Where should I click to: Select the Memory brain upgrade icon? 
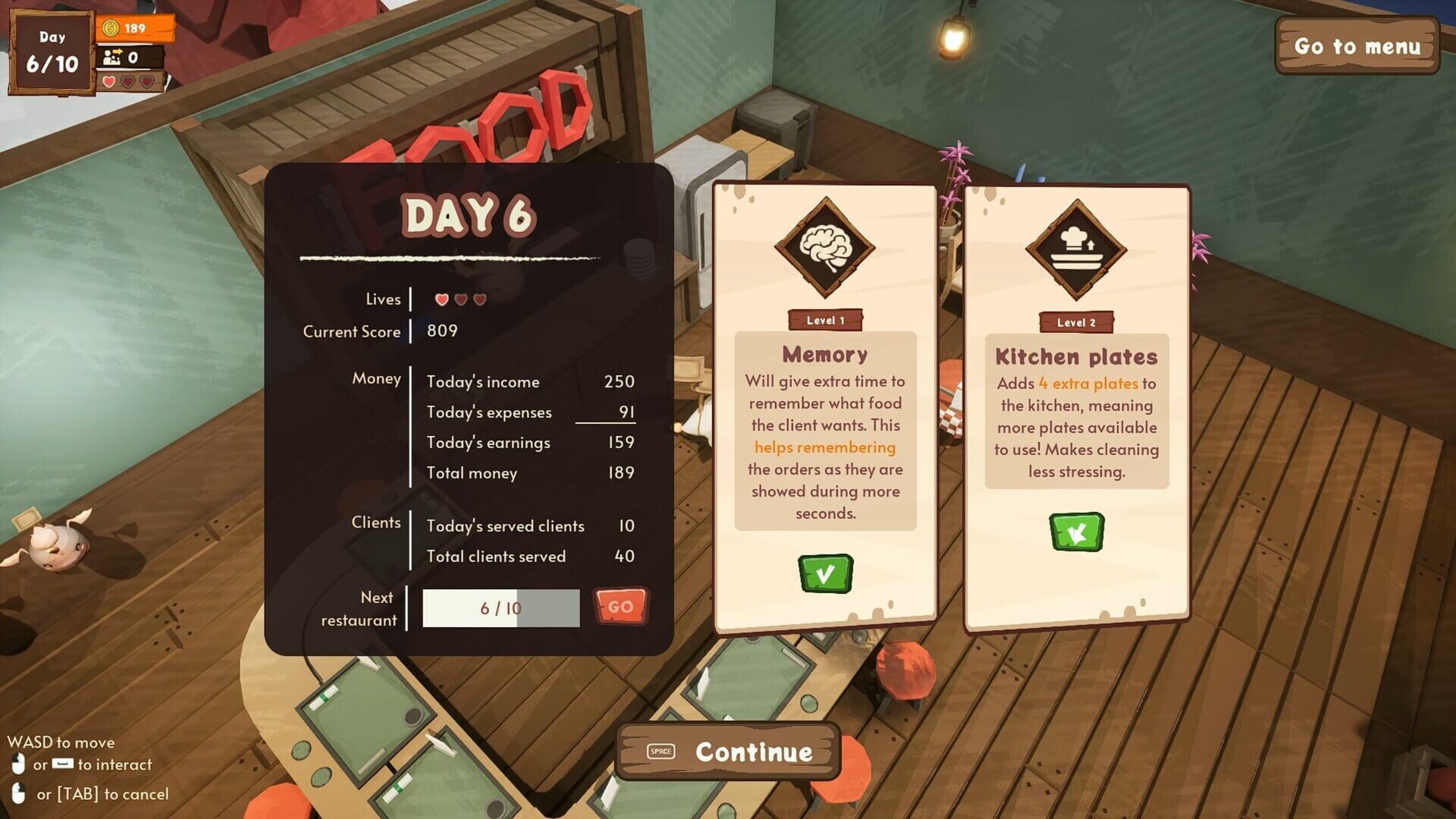coord(825,250)
